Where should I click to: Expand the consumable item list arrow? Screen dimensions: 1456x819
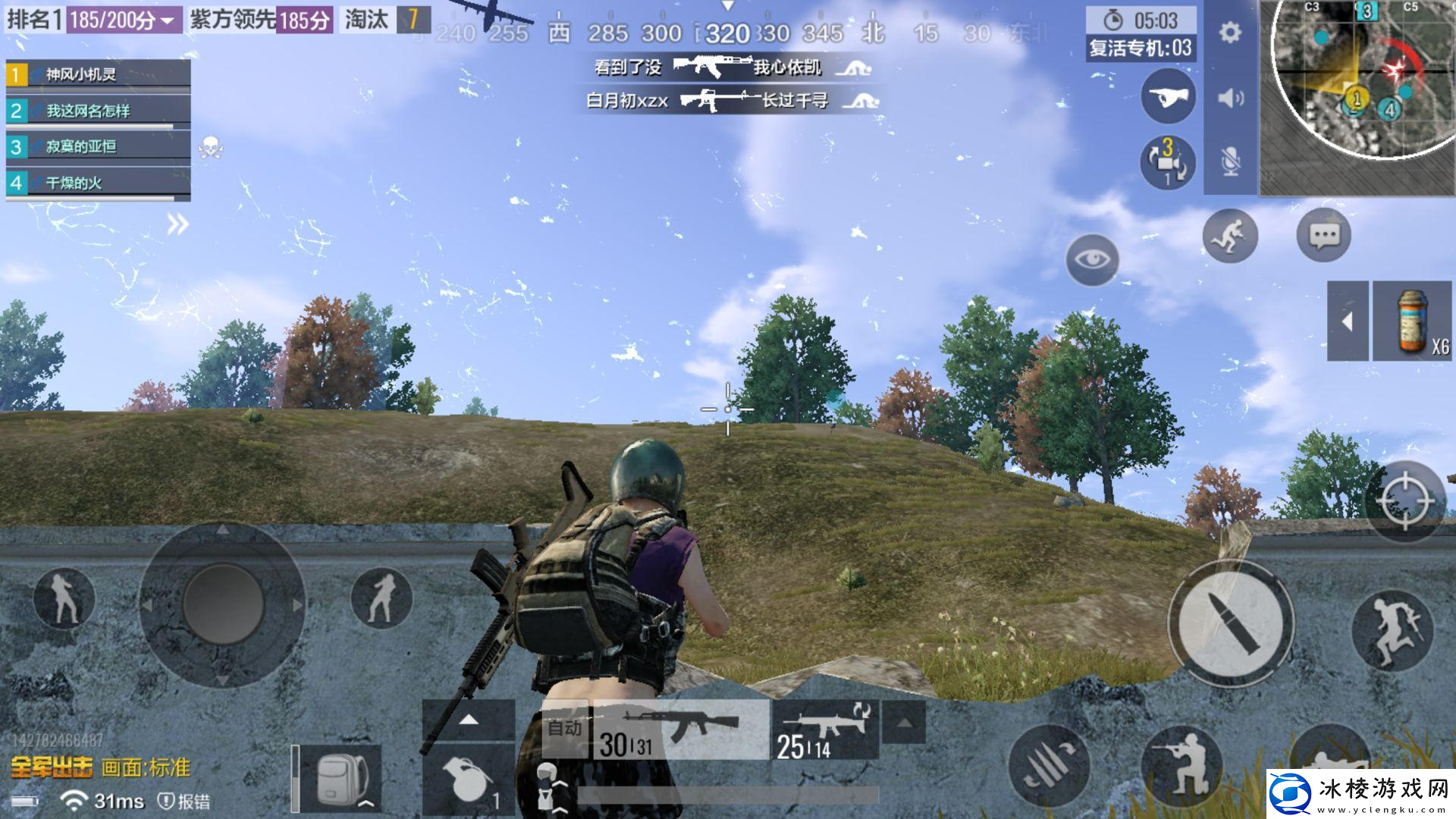point(1348,322)
